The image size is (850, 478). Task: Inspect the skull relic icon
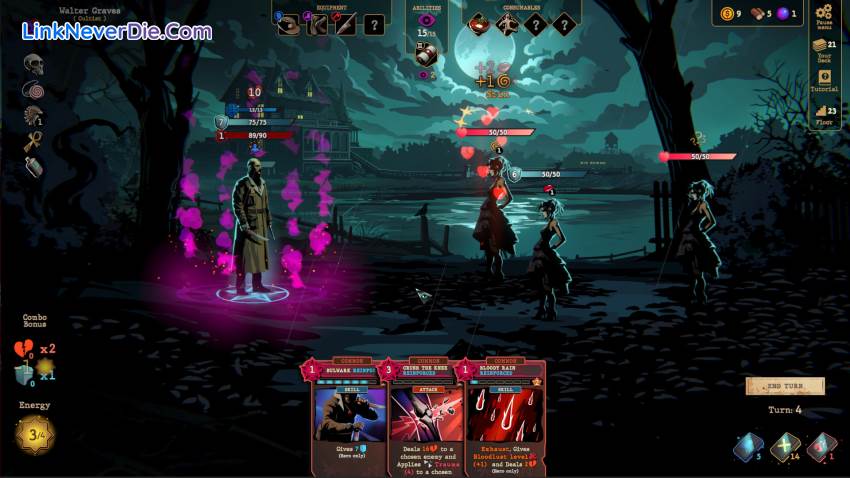click(x=34, y=65)
